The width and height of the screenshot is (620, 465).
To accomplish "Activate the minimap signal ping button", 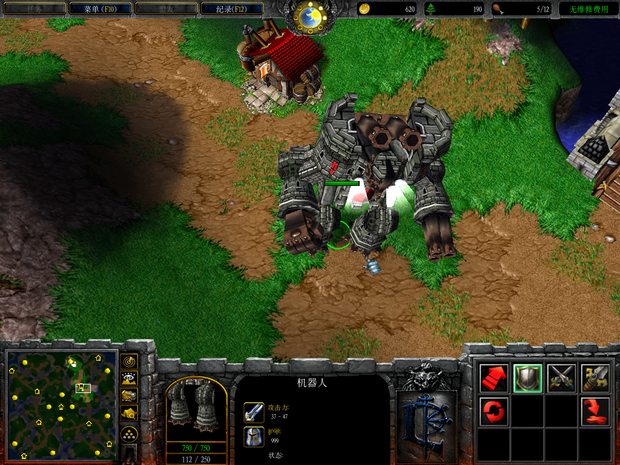I will pyautogui.click(x=129, y=360).
